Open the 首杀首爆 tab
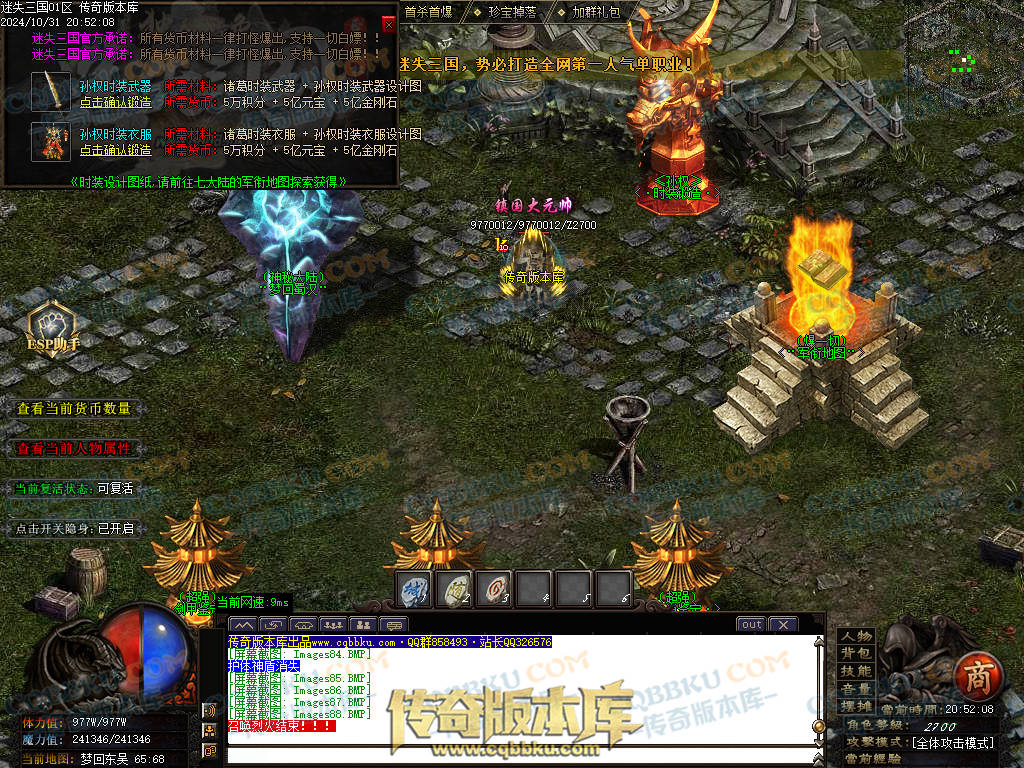The height and width of the screenshot is (768, 1024). 428,12
